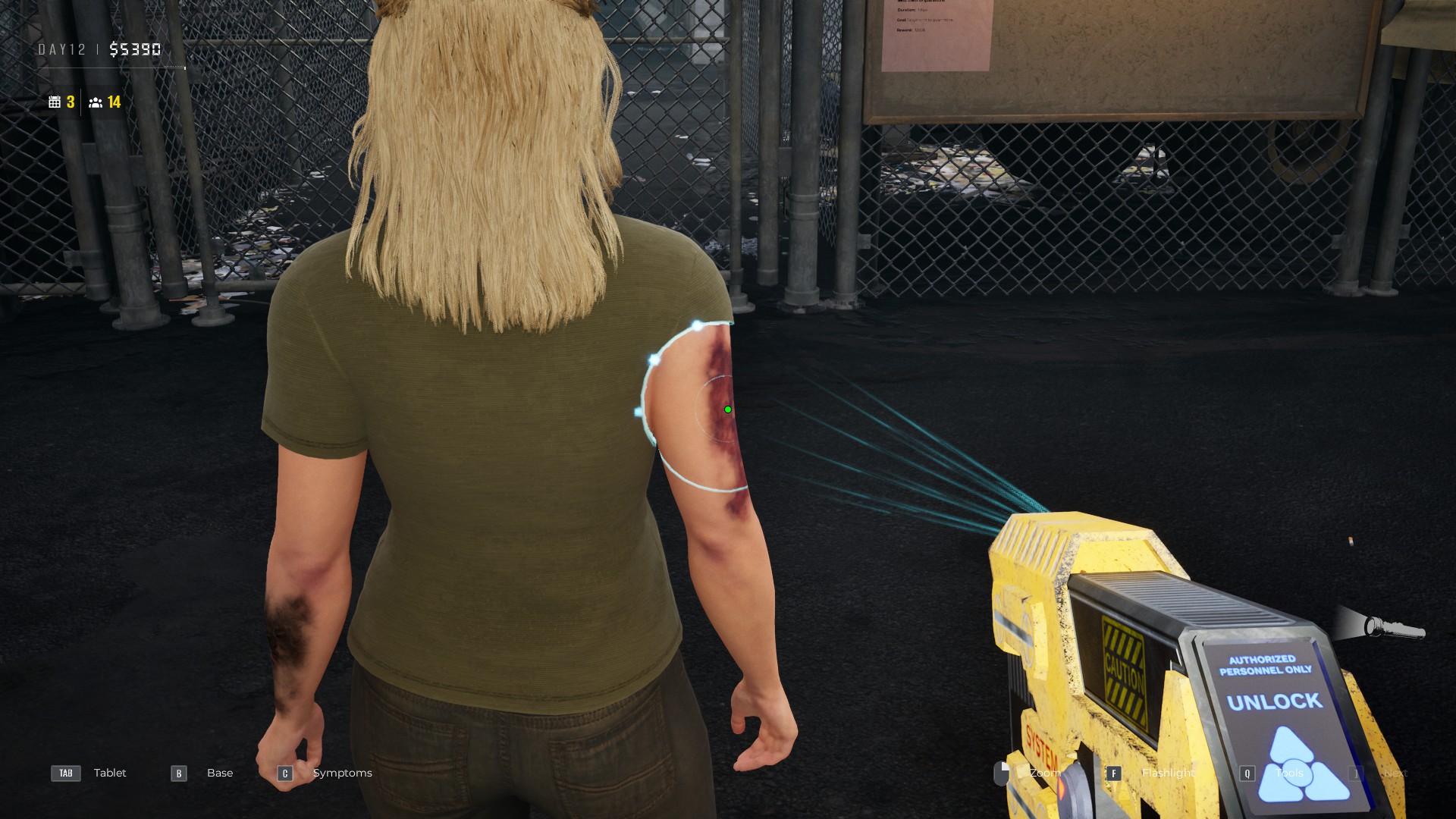Toggle the Flashlight on
1456x819 pixels.
(1167, 773)
